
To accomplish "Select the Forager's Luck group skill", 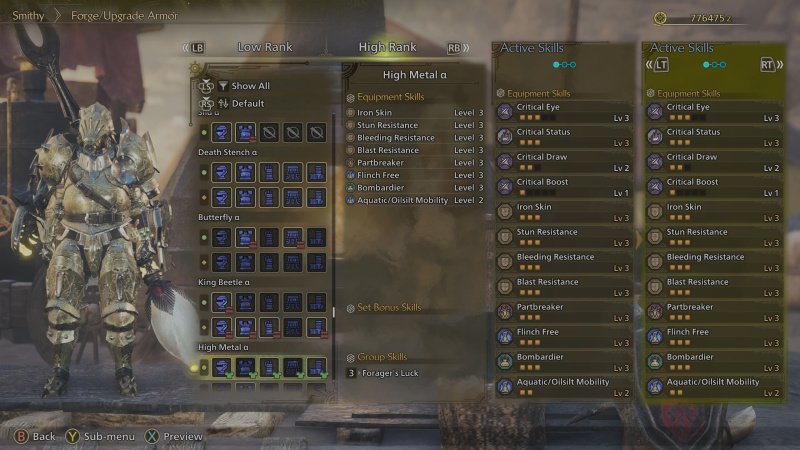I will pos(400,373).
